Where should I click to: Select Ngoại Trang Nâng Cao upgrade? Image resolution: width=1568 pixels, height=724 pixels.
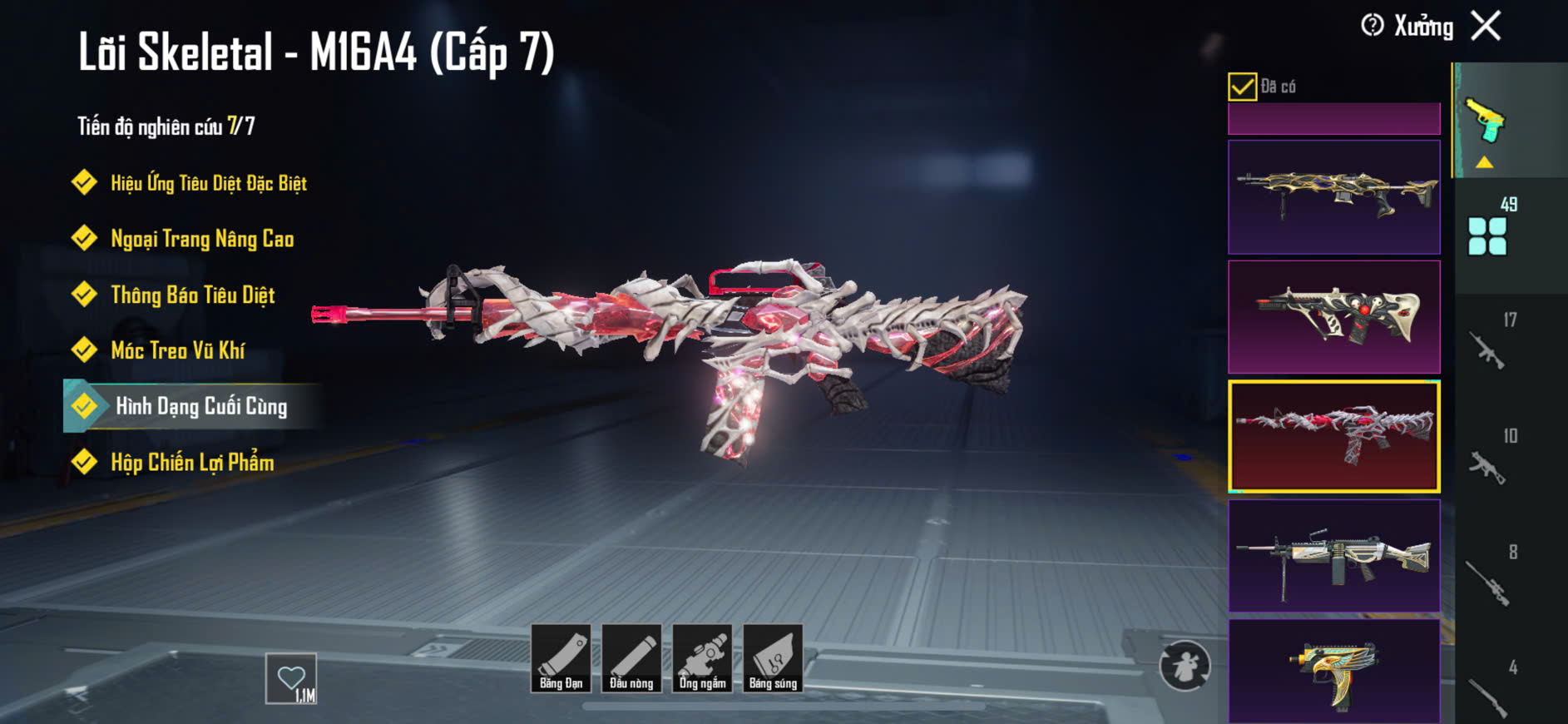pos(202,239)
